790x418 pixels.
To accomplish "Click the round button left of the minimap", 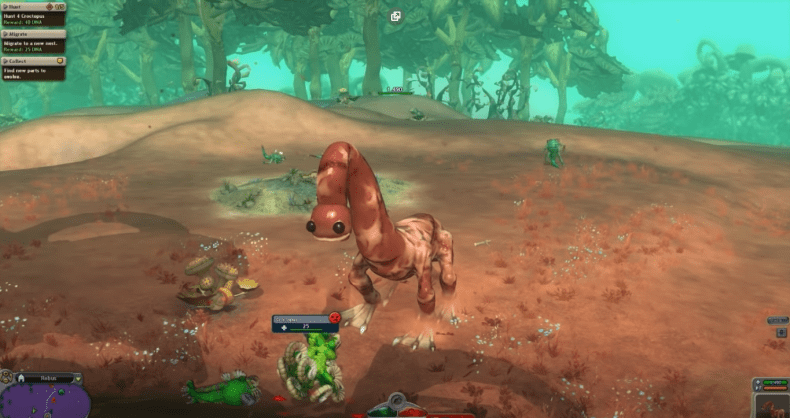I will point(6,377).
